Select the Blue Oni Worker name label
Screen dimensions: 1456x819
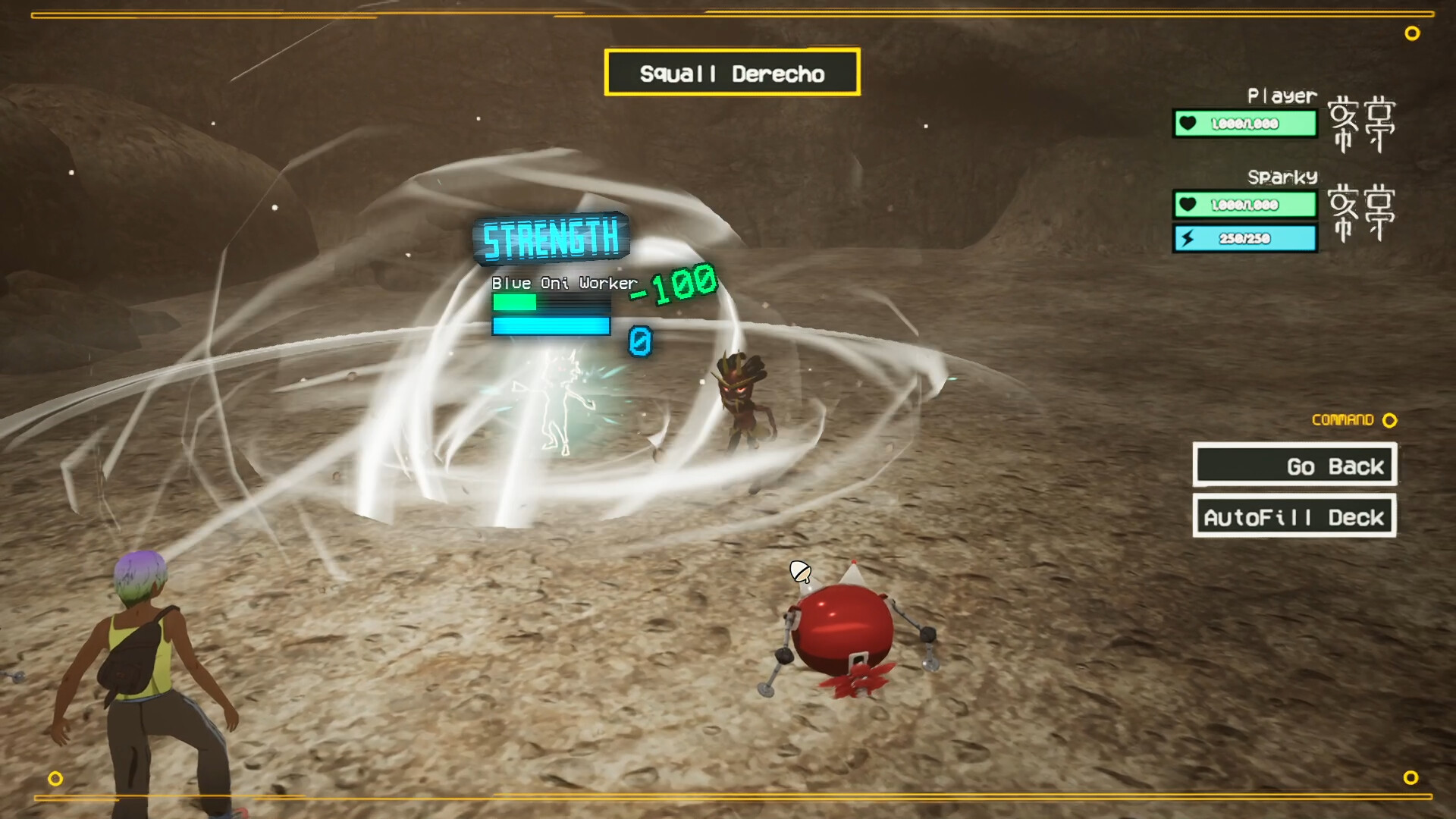(x=563, y=282)
